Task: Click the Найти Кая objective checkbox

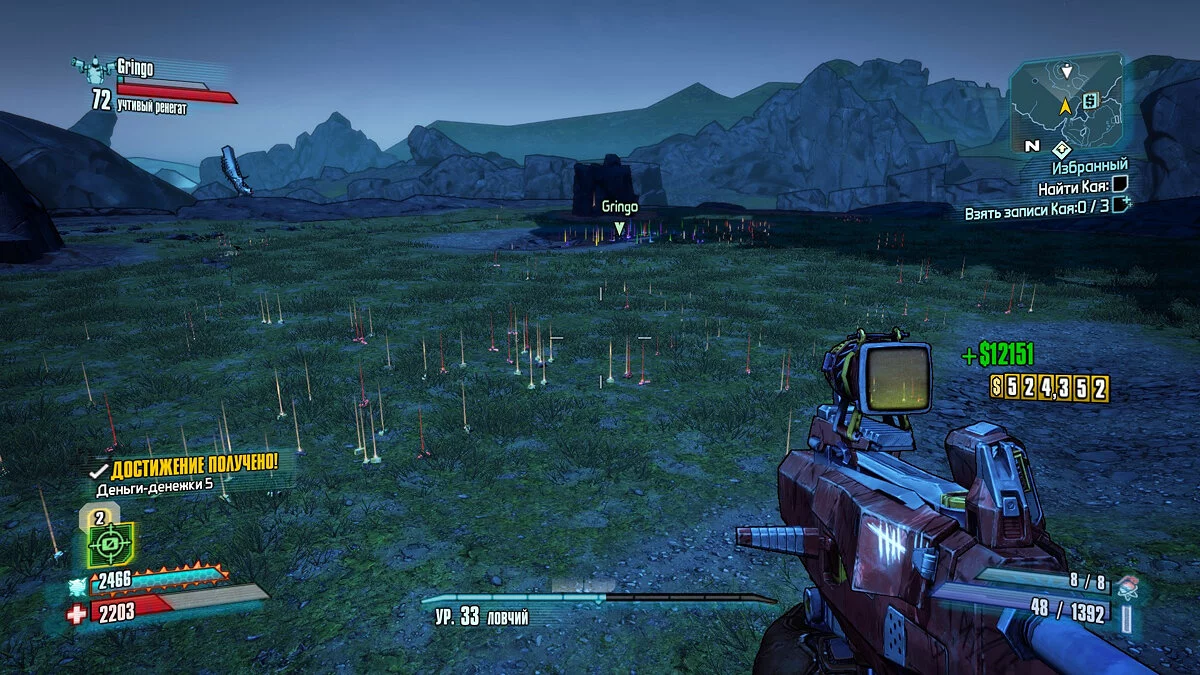Action: (1119, 183)
